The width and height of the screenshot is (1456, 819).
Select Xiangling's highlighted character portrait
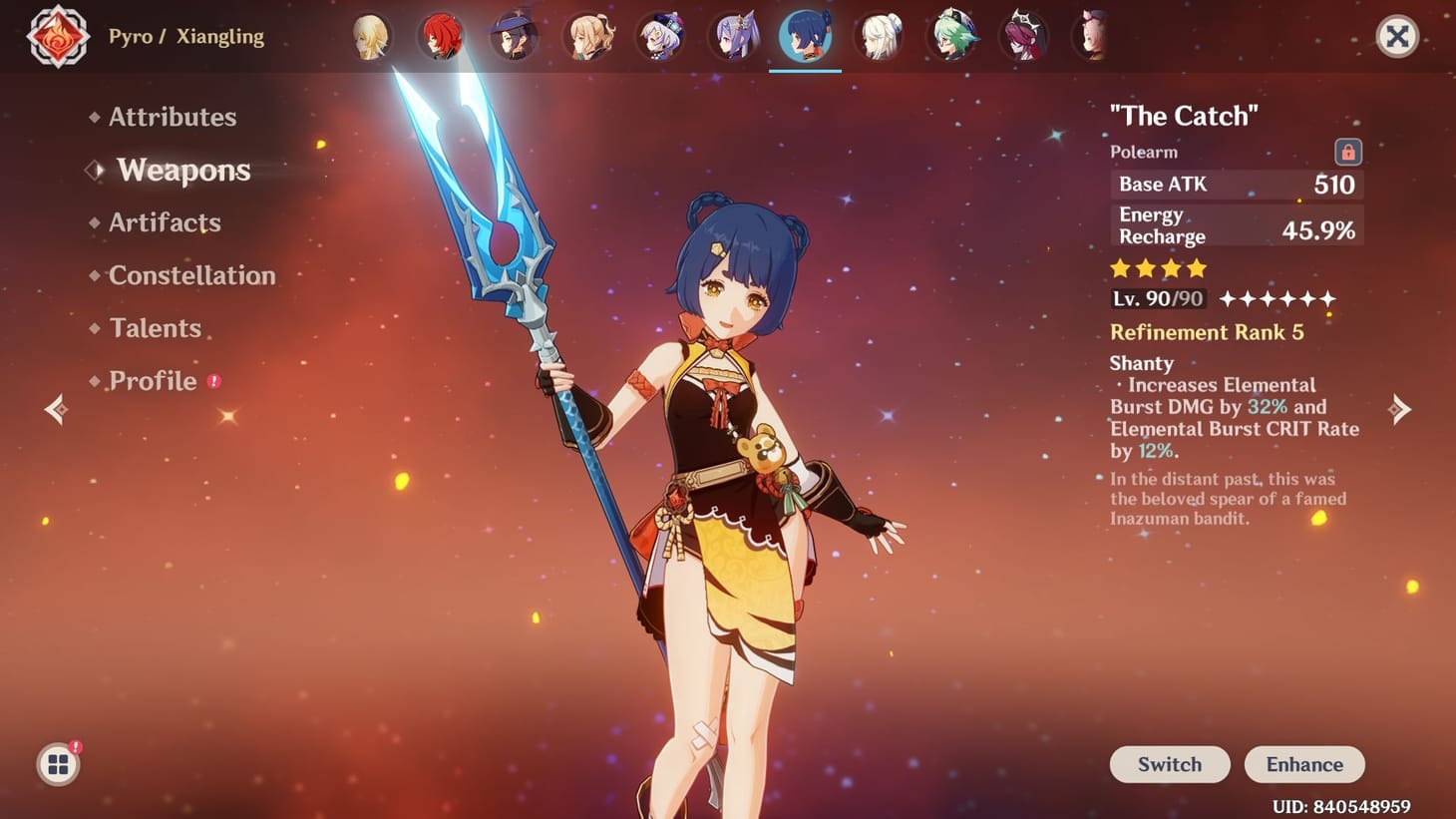coord(806,35)
